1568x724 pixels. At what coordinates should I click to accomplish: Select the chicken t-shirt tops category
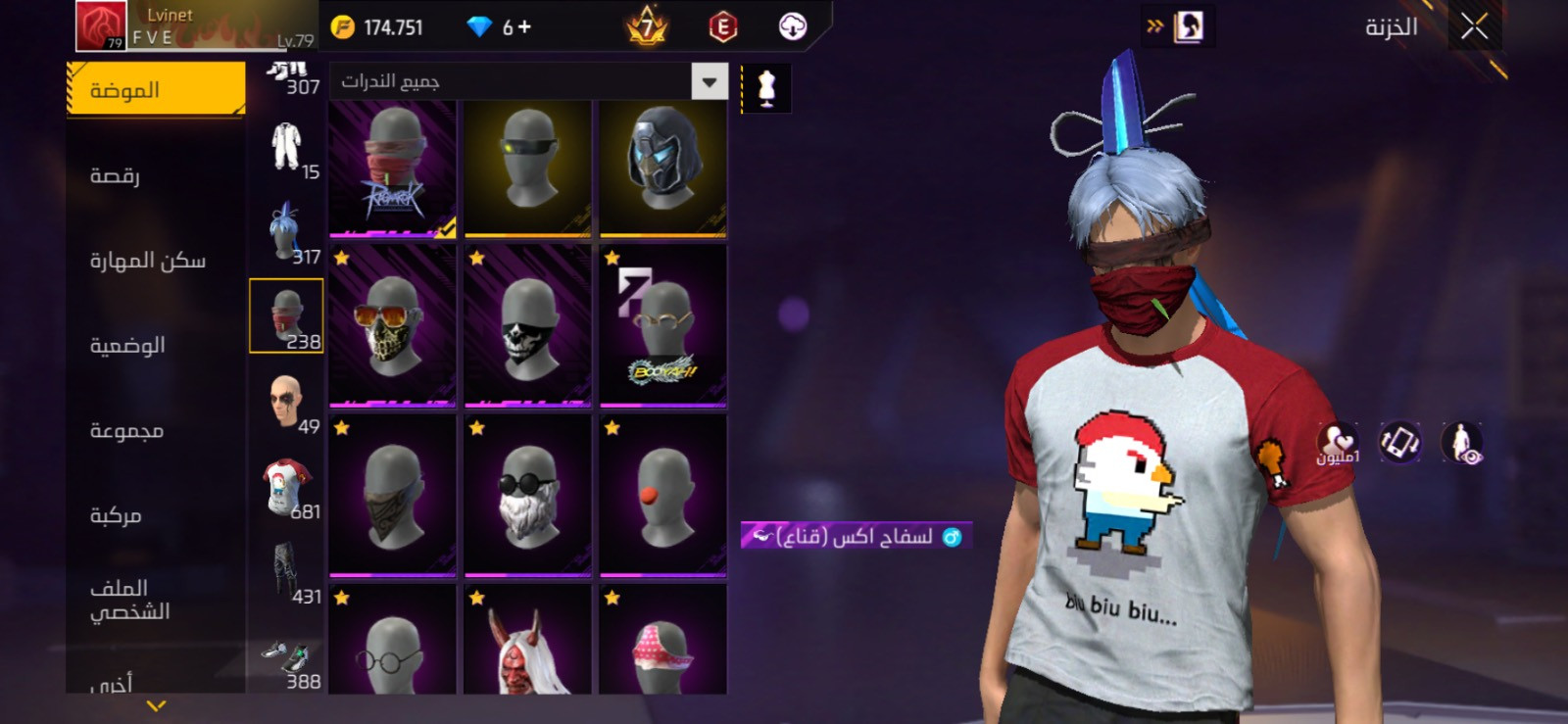[x=286, y=487]
